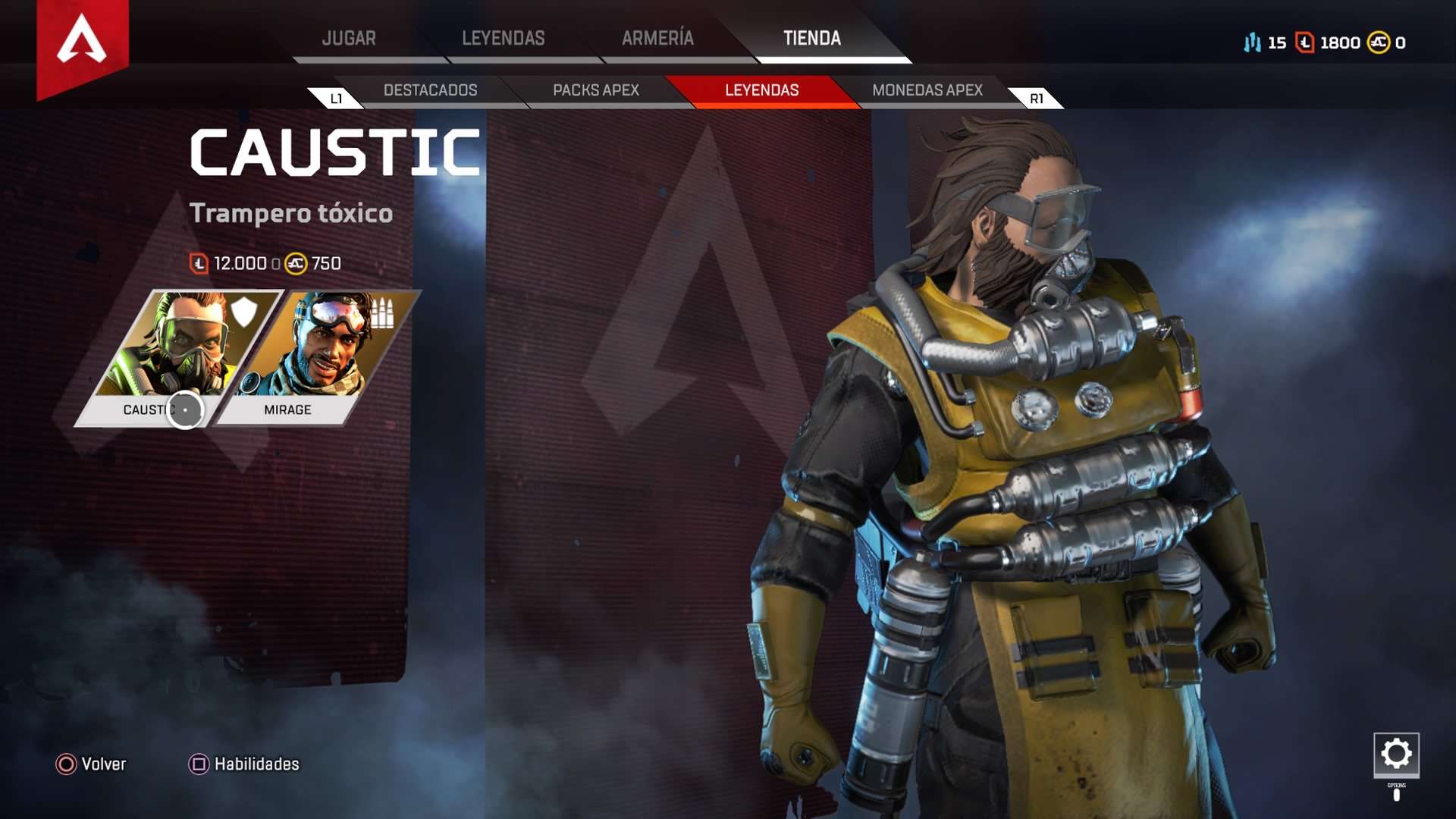1456x819 pixels.
Task: Select the TIENDA tab
Action: (811, 39)
